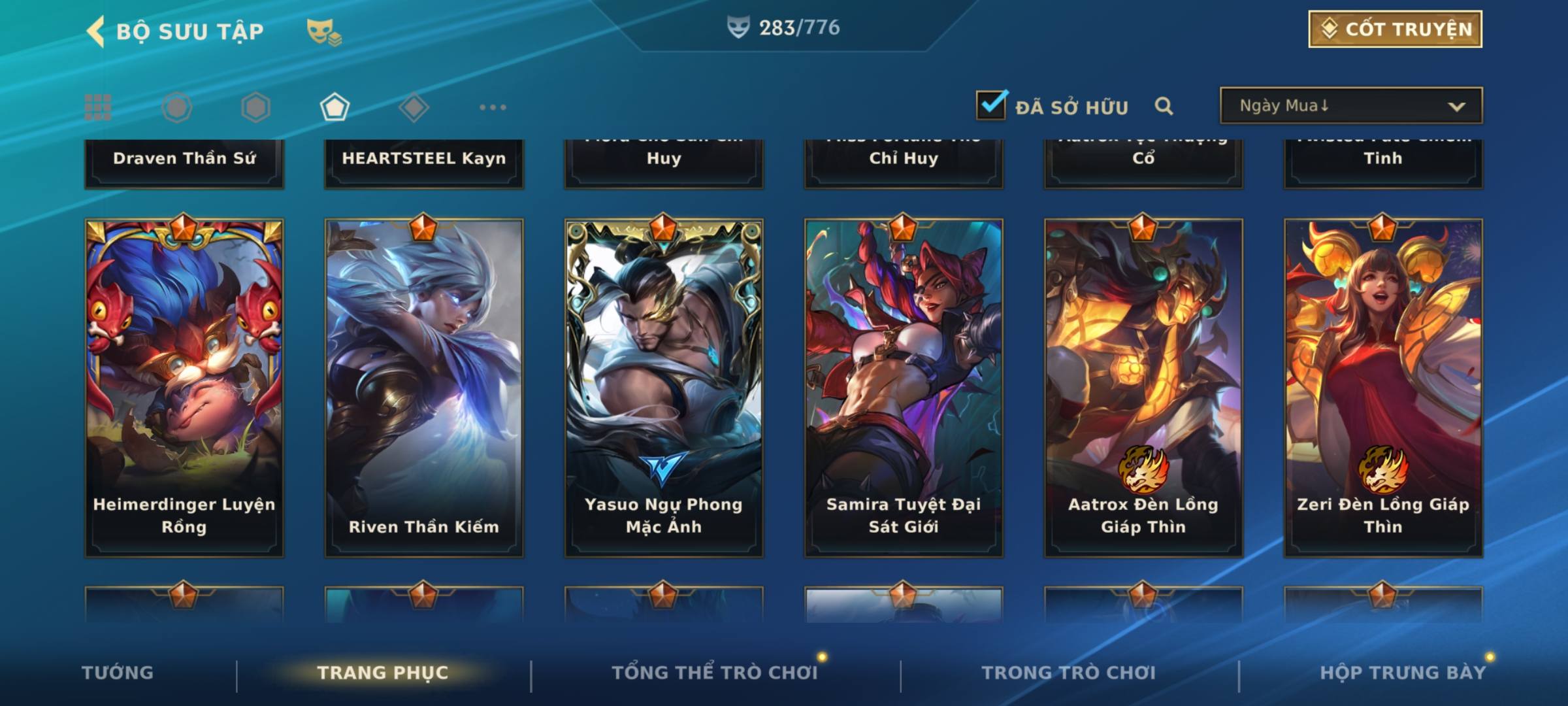Toggle the Đã Sở Hữu checkbox
This screenshot has height=706, width=1568.
pos(990,105)
